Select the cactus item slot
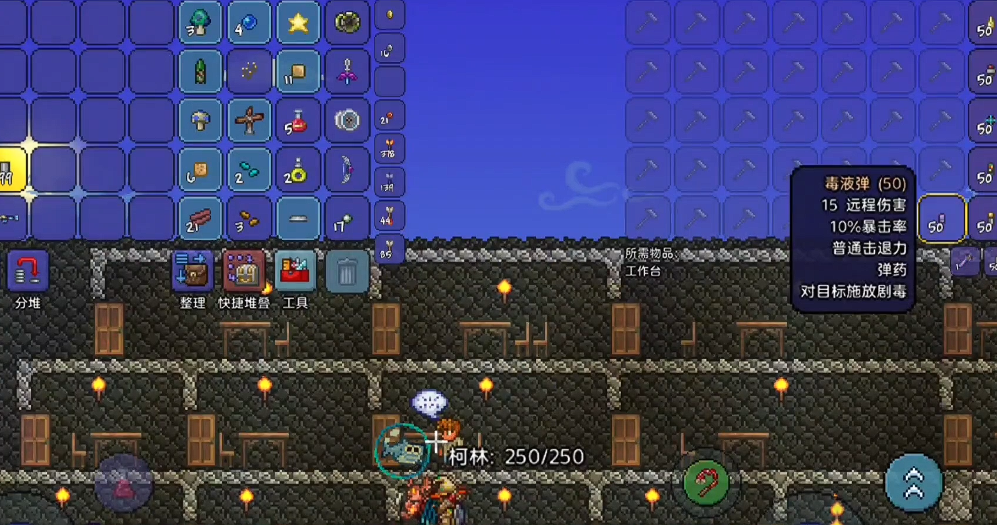The height and width of the screenshot is (525, 997). tap(200, 72)
